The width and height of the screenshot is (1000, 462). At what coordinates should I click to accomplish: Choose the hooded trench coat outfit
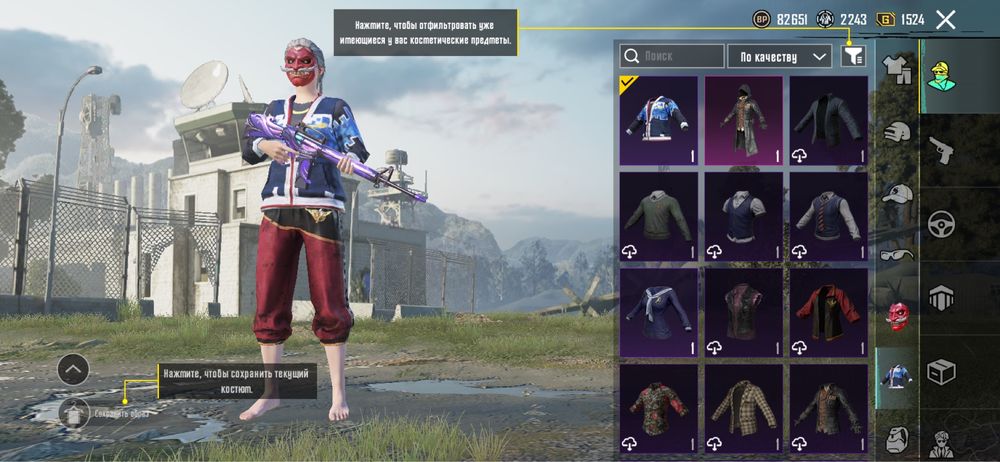(743, 121)
